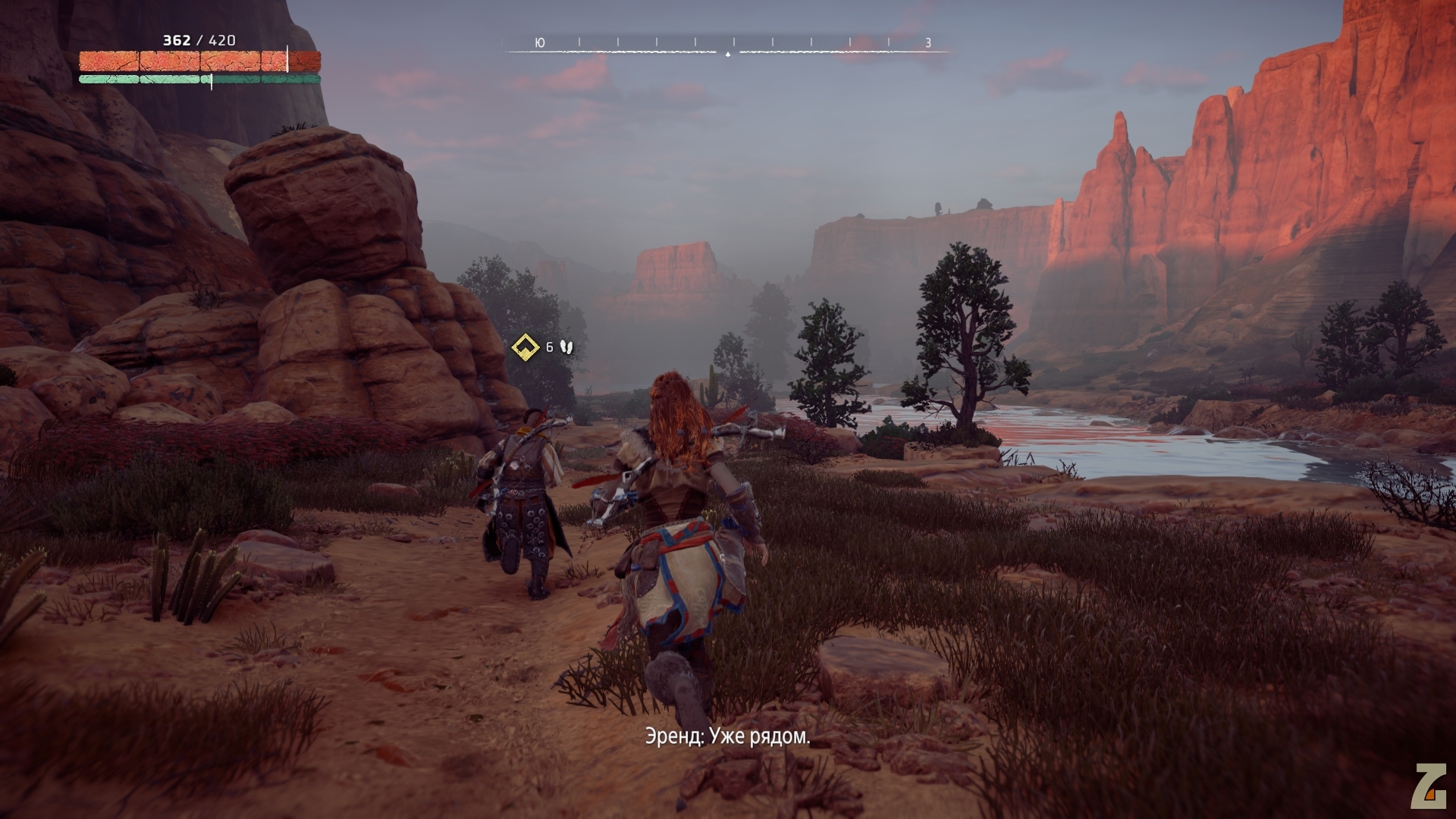Viewport: 1456px width, 819px height.
Task: Click the yellow diamond quest waypoint marker
Action: pyautogui.click(x=524, y=347)
